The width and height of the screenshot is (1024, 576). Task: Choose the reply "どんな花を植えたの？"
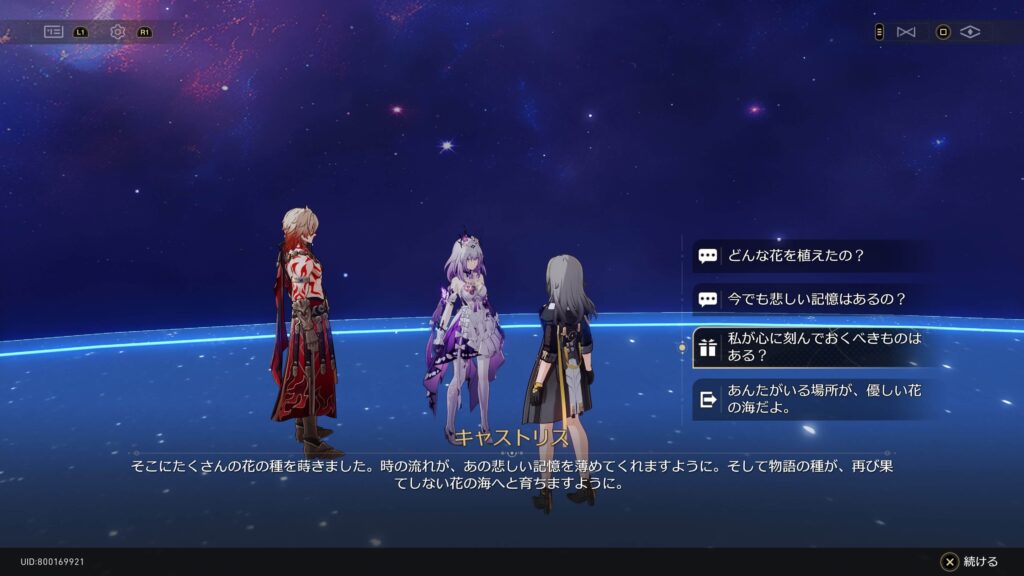coord(808,256)
